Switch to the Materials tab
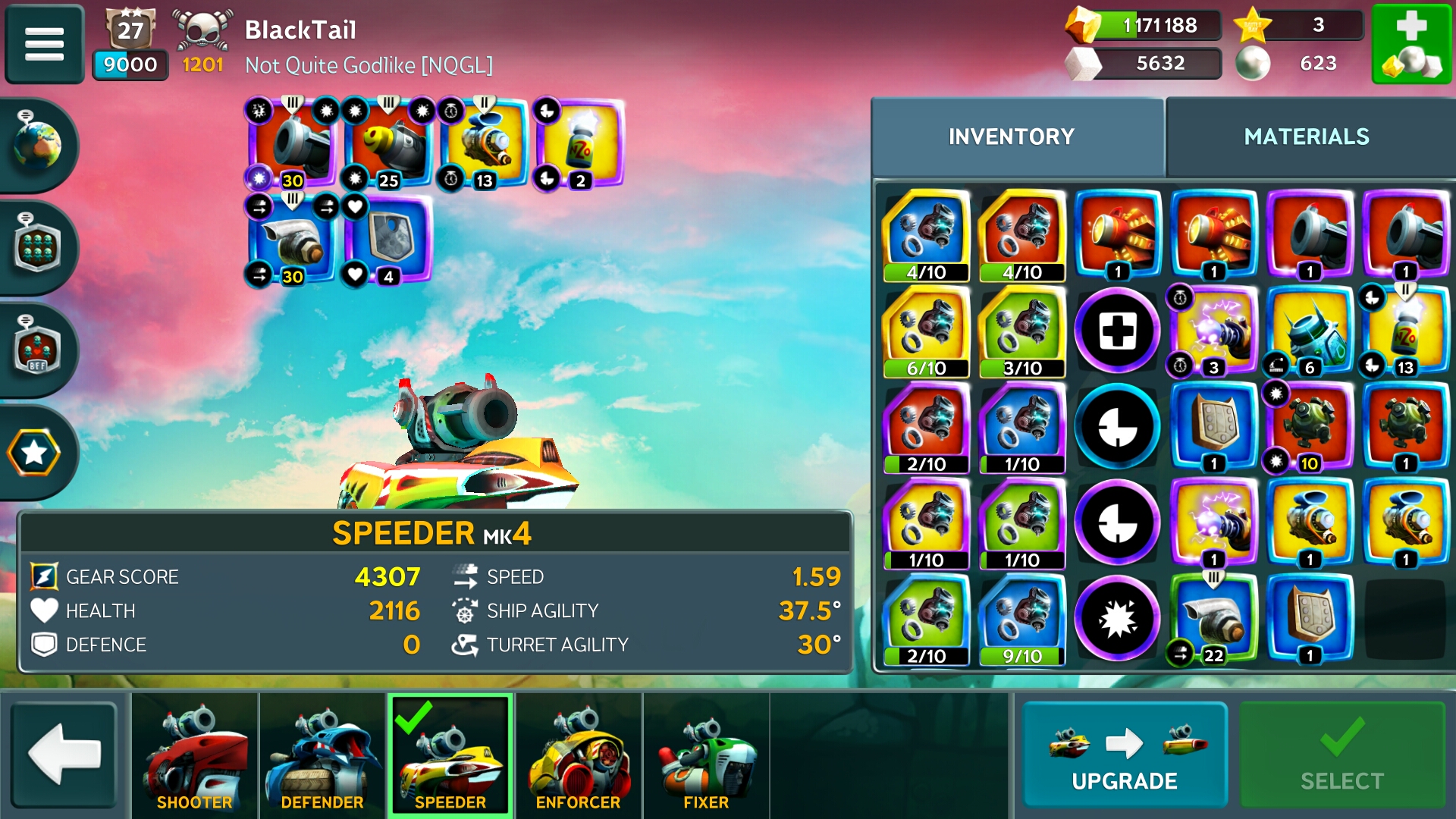1456x819 pixels. click(1306, 137)
